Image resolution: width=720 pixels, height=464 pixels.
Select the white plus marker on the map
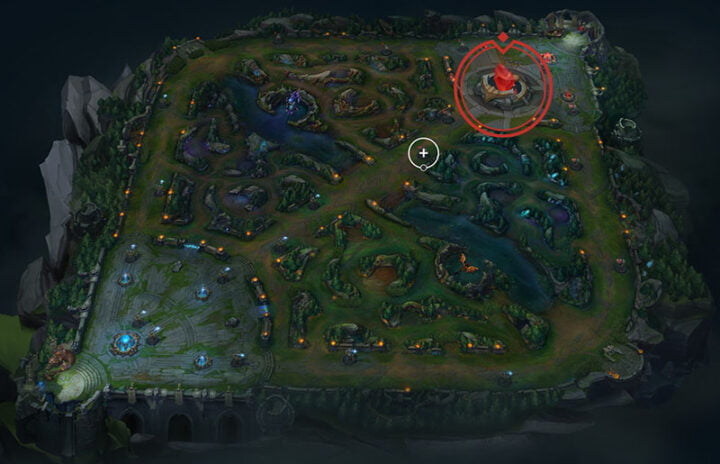(x=424, y=153)
